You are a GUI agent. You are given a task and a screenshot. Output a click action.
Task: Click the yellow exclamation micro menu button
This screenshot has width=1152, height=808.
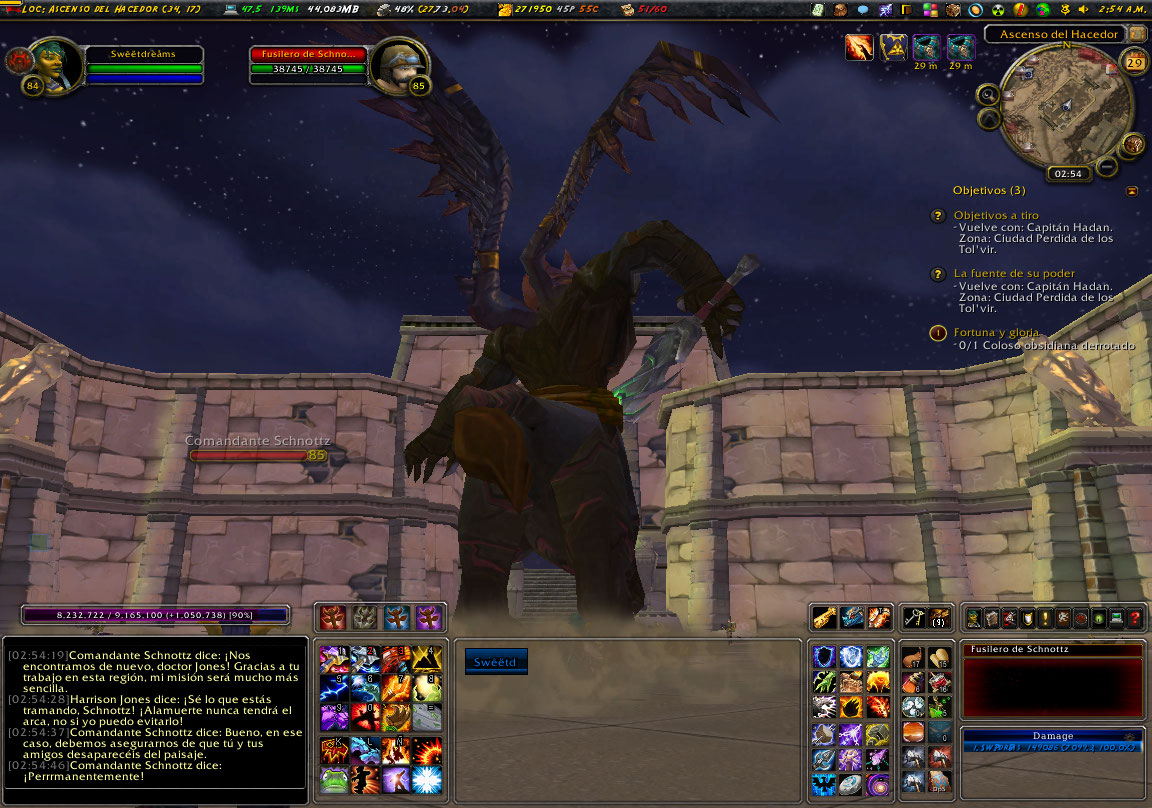1044,619
